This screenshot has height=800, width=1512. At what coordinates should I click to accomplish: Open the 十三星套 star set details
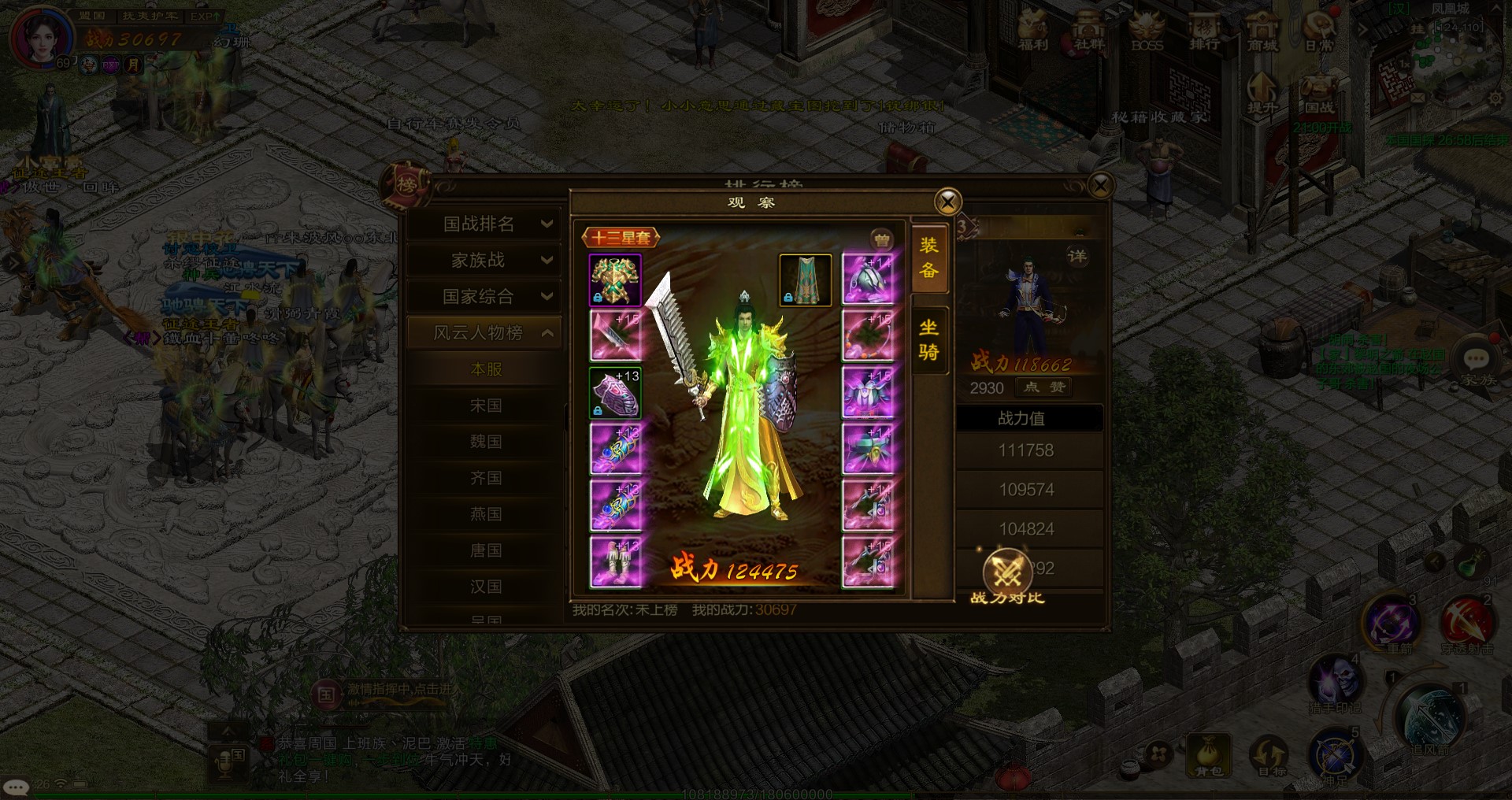click(x=621, y=238)
